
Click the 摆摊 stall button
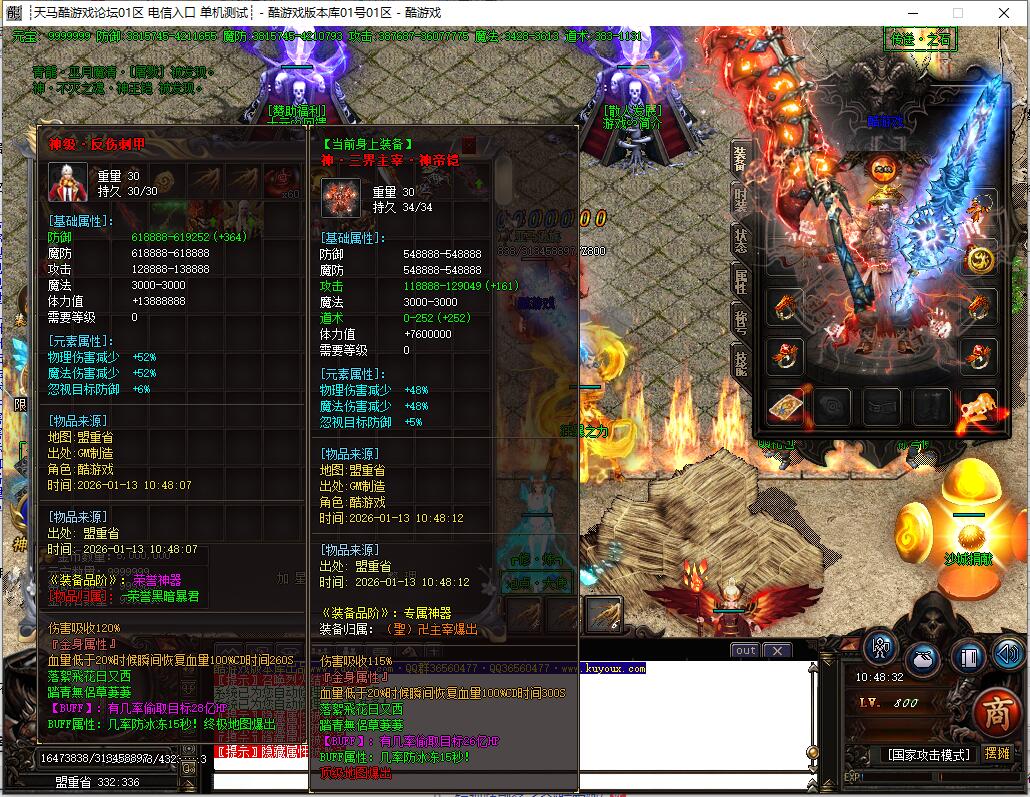(x=997, y=753)
